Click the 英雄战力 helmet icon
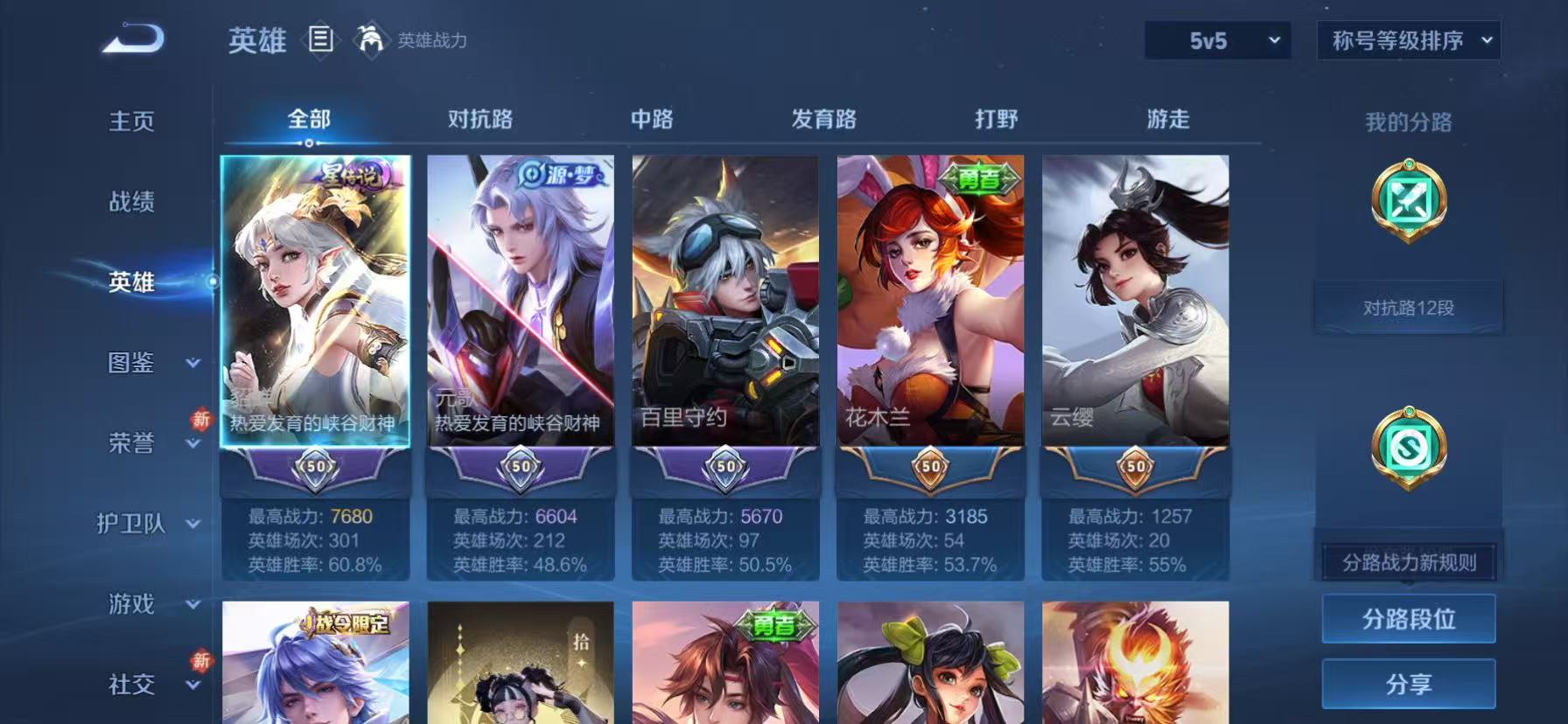Image resolution: width=1568 pixels, height=724 pixels. coord(368,40)
